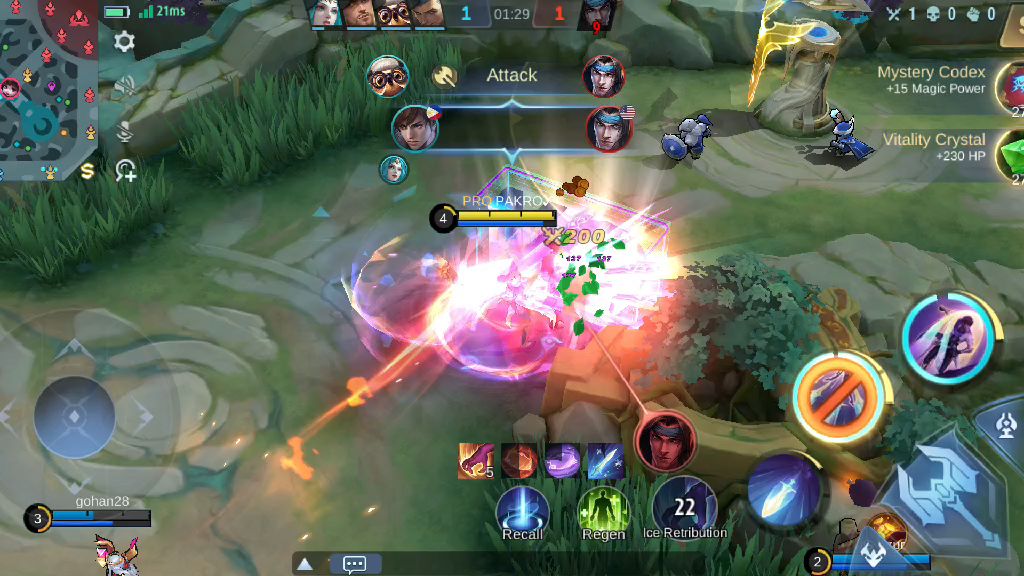
Task: Click the minimap
Action: 48,88
